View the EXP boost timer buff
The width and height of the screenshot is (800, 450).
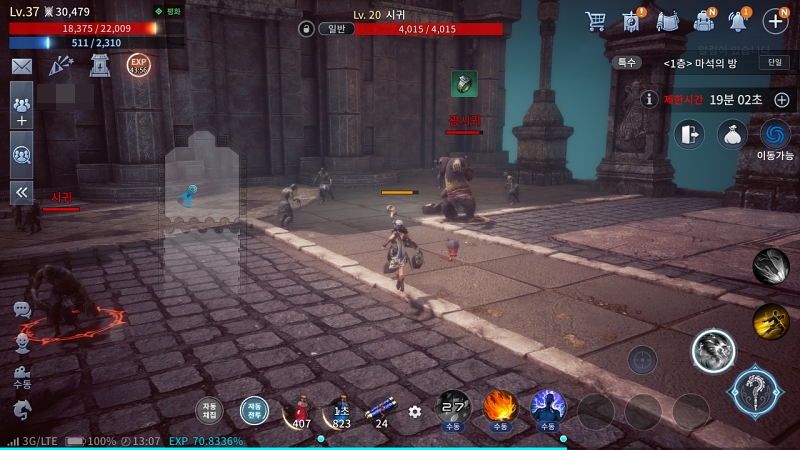tap(138, 65)
